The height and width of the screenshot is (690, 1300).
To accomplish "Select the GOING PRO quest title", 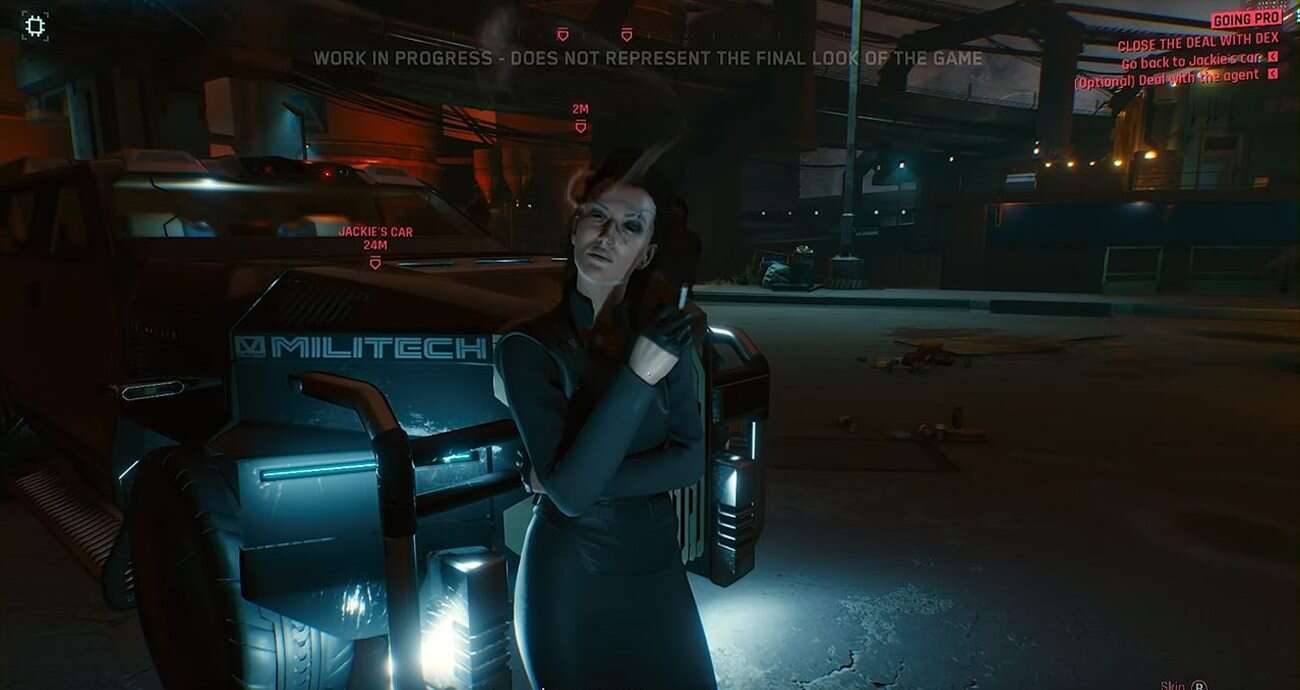I will [x=1246, y=19].
